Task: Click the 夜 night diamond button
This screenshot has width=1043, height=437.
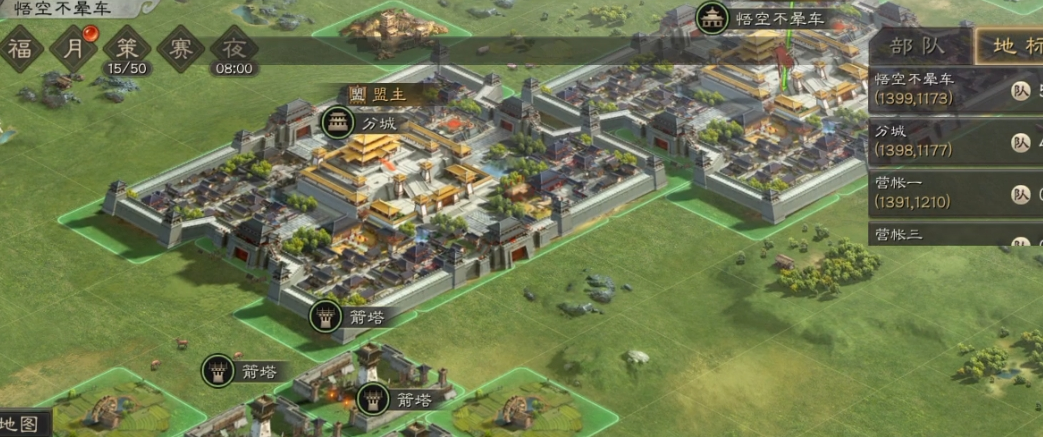Action: [x=234, y=47]
